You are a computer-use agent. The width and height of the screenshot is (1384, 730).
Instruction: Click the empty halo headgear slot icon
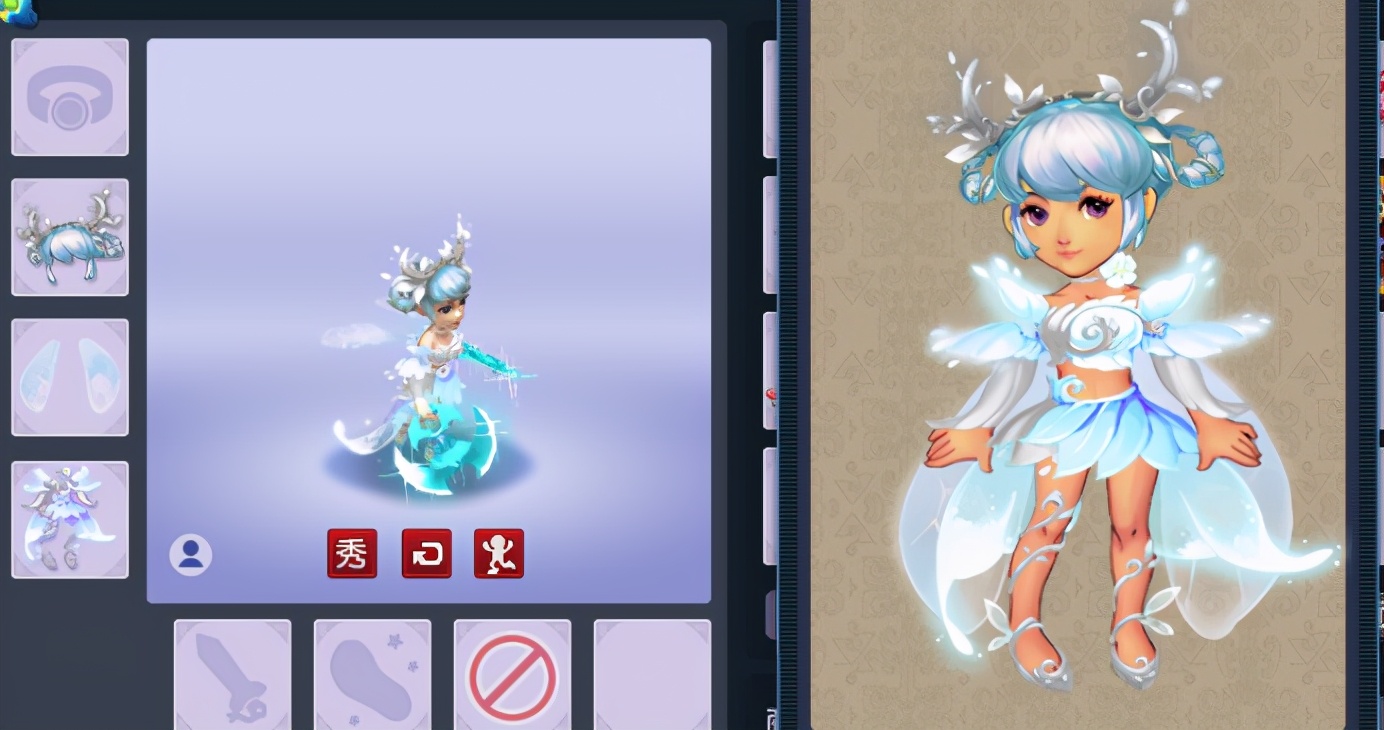point(69,96)
